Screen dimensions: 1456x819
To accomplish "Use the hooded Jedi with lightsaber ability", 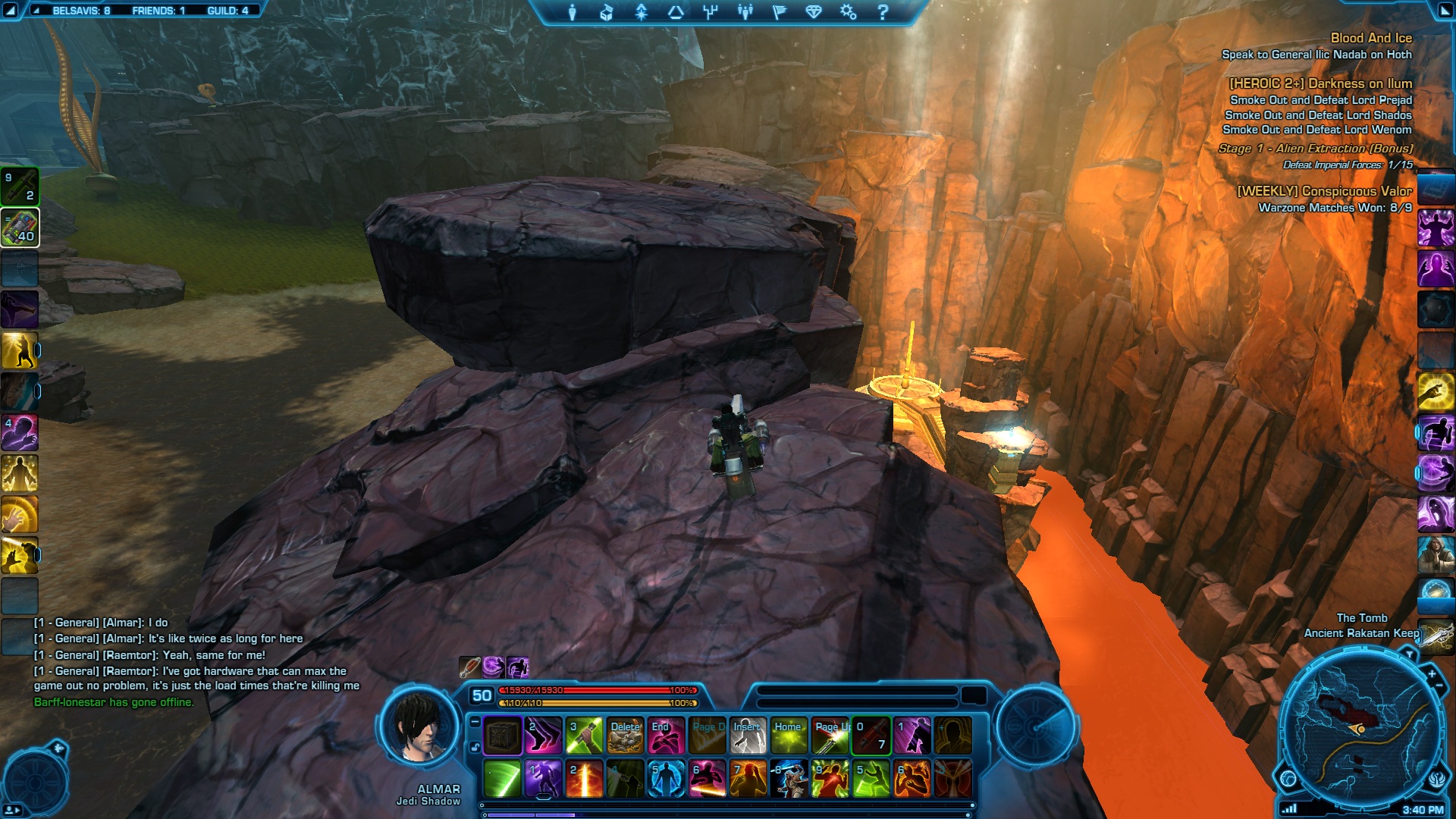I will point(789,779).
